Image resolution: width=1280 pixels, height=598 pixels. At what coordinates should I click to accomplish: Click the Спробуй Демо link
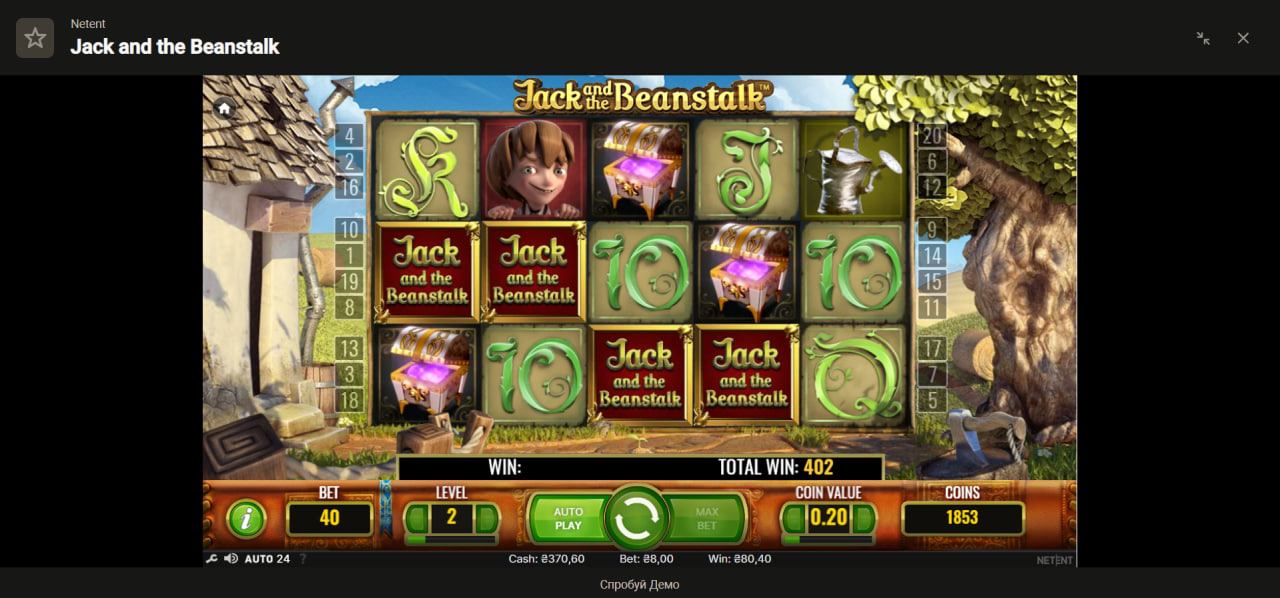pos(639,585)
